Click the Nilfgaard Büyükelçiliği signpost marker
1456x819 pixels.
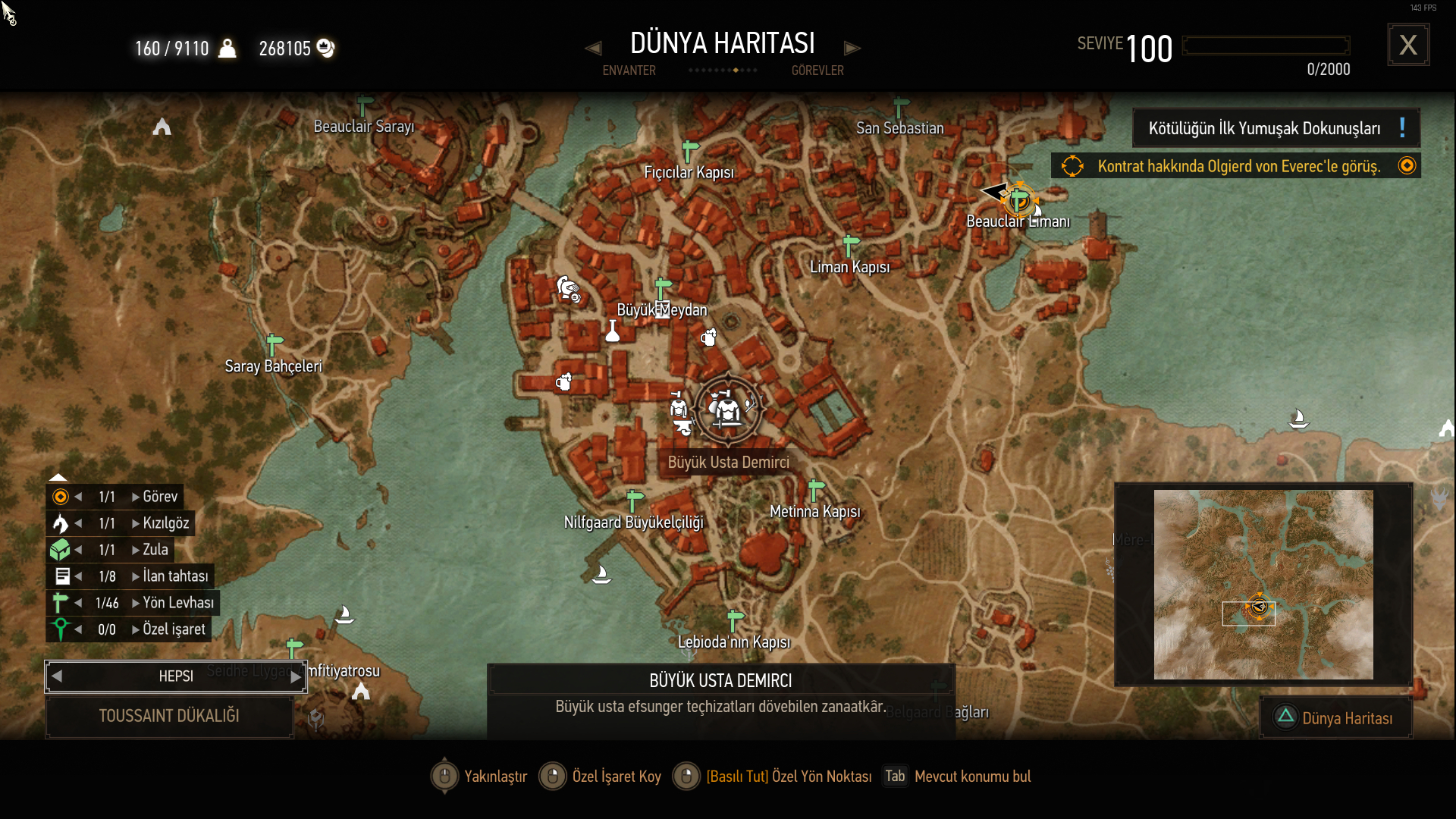[x=635, y=501]
